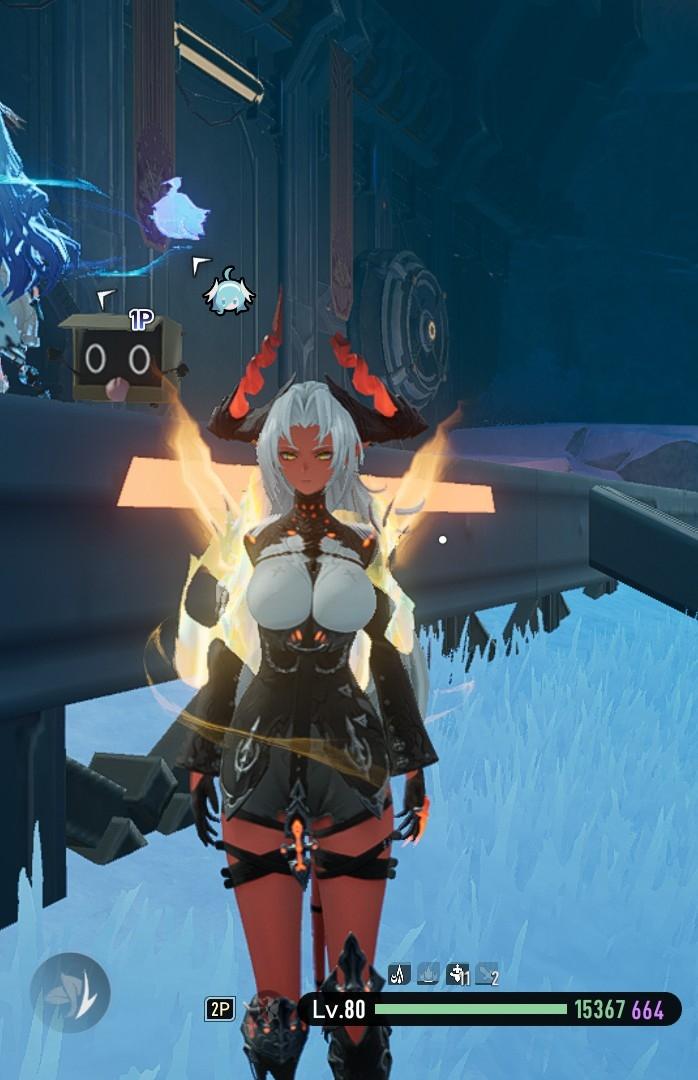This screenshot has height=1080, width=698.
Task: Select the 2P player tag
Action: coord(220,1009)
